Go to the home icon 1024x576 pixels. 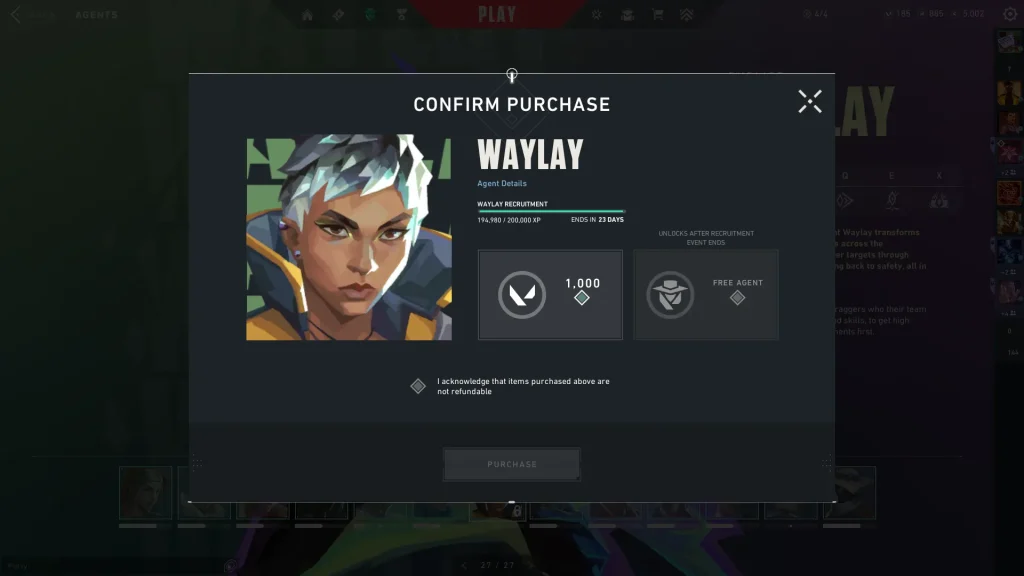(x=307, y=15)
